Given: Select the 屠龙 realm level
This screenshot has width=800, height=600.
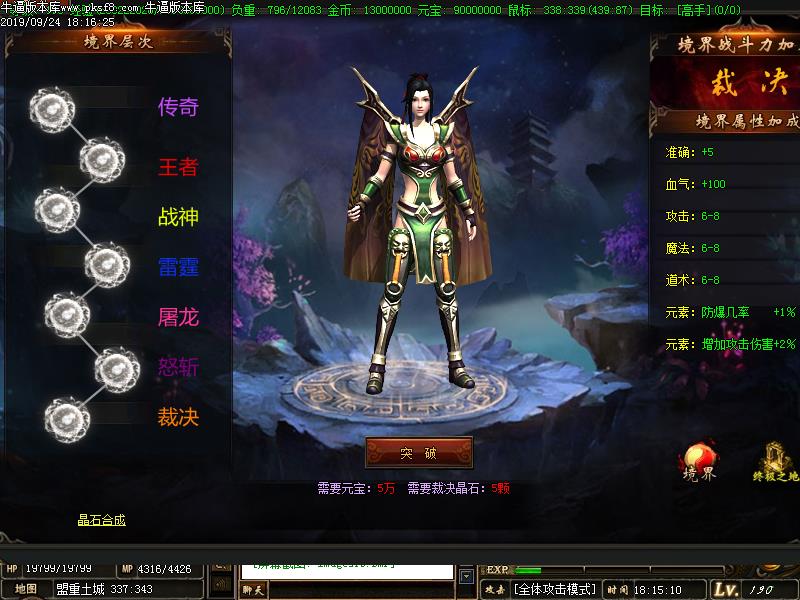Looking at the screenshot, I should 178,317.
